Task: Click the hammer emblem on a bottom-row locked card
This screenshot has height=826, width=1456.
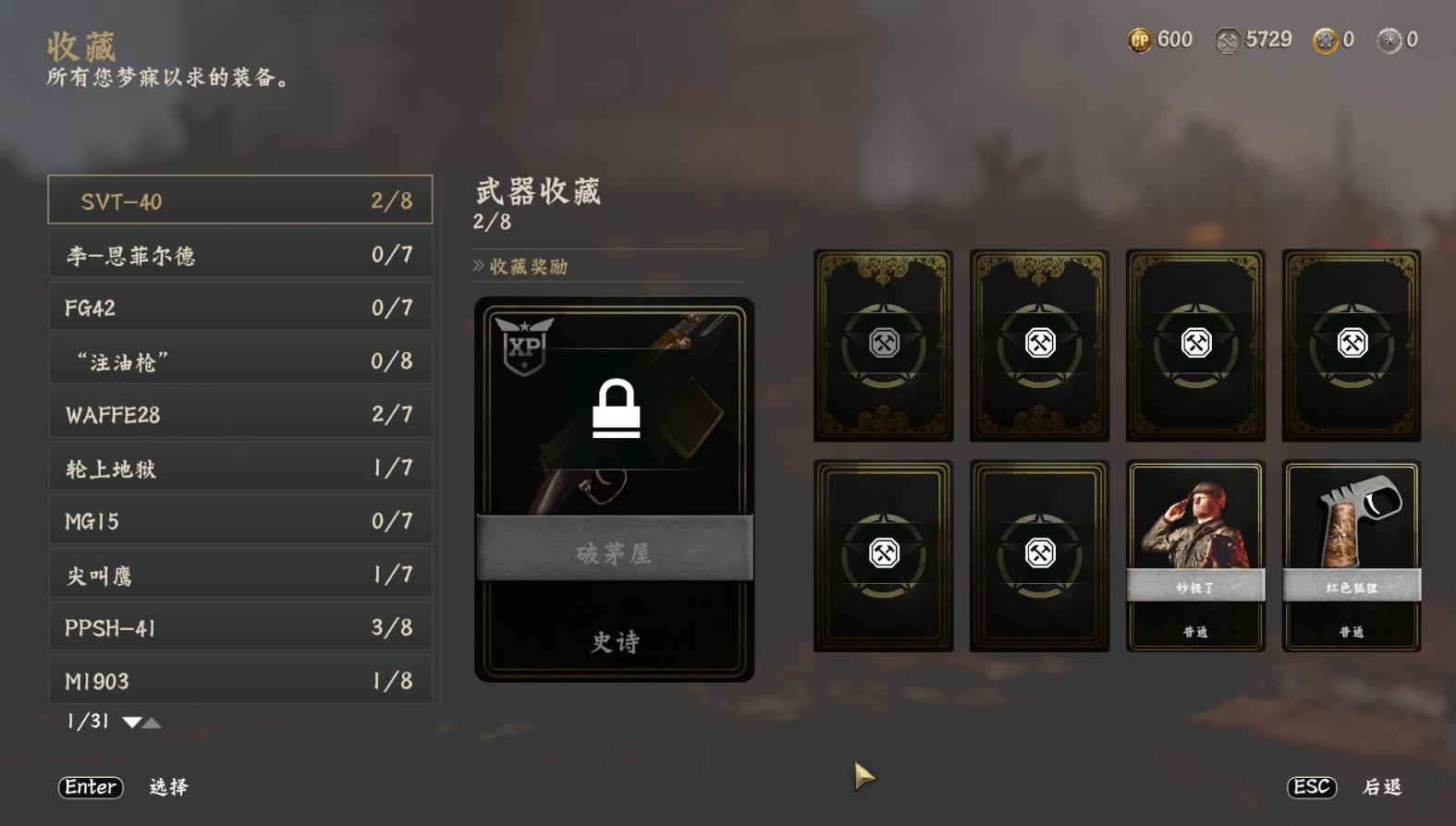Action: (x=884, y=553)
